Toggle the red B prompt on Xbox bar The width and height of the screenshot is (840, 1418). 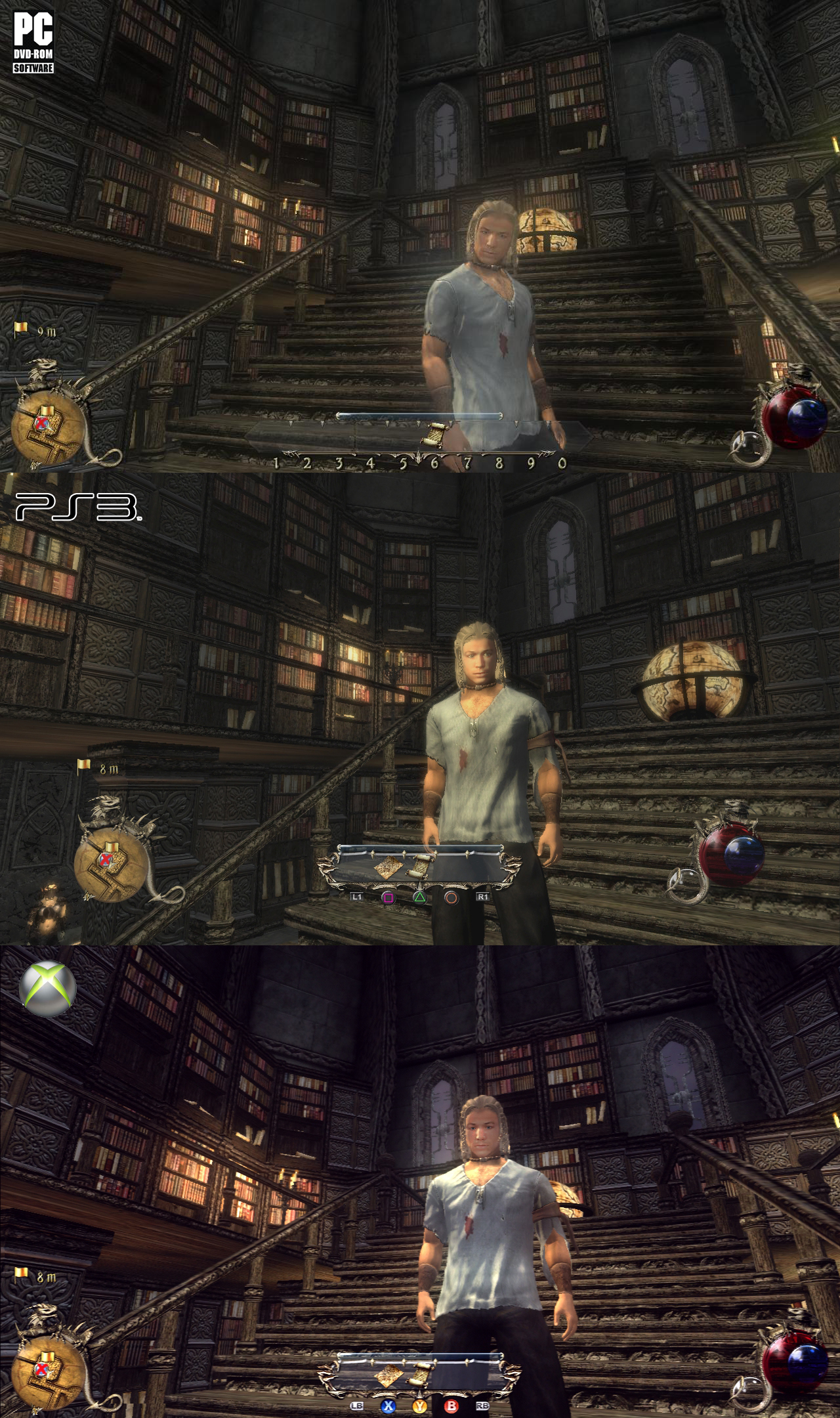[x=451, y=1405]
